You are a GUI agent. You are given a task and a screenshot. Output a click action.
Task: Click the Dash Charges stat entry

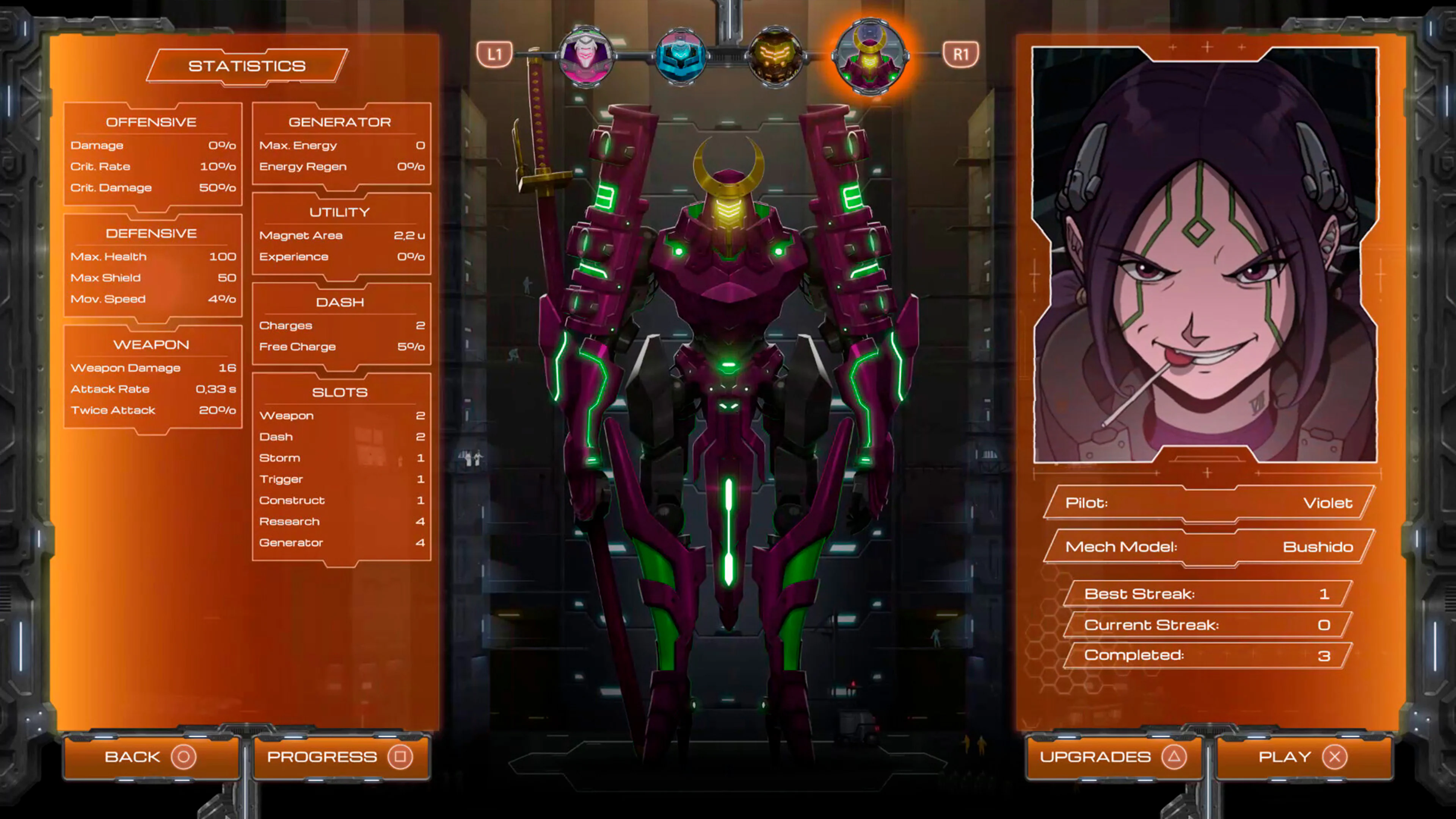(x=341, y=326)
